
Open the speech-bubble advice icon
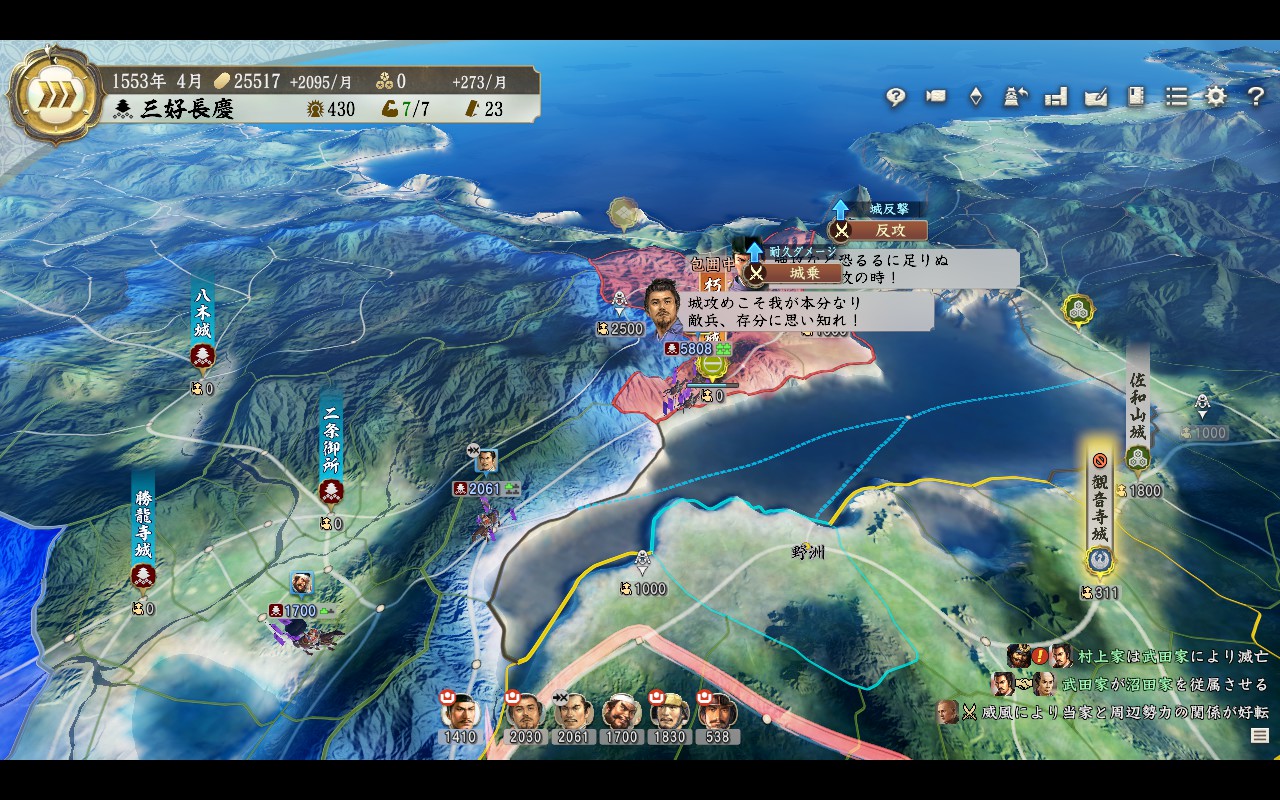tap(895, 97)
